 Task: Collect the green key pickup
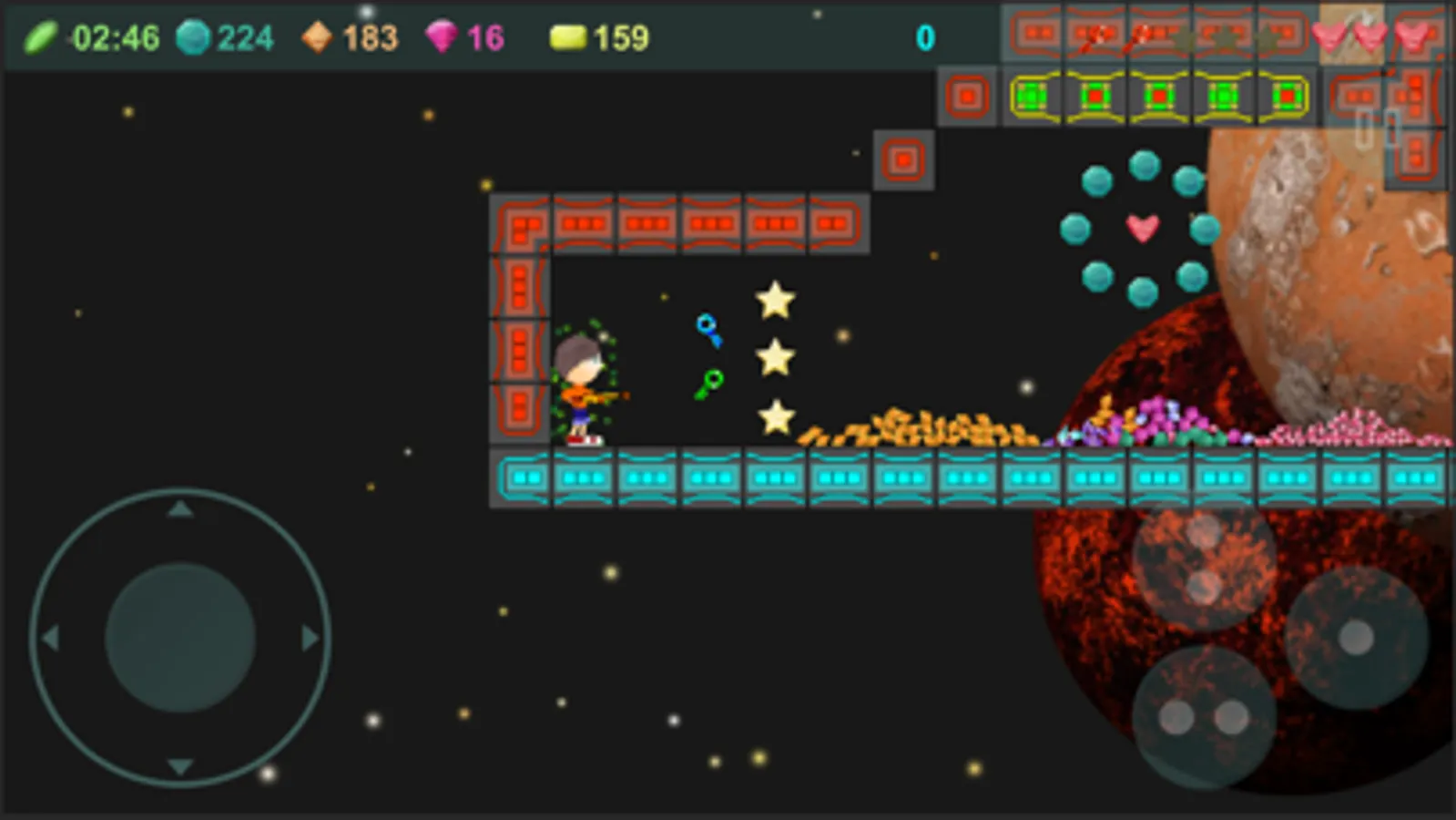point(708,384)
